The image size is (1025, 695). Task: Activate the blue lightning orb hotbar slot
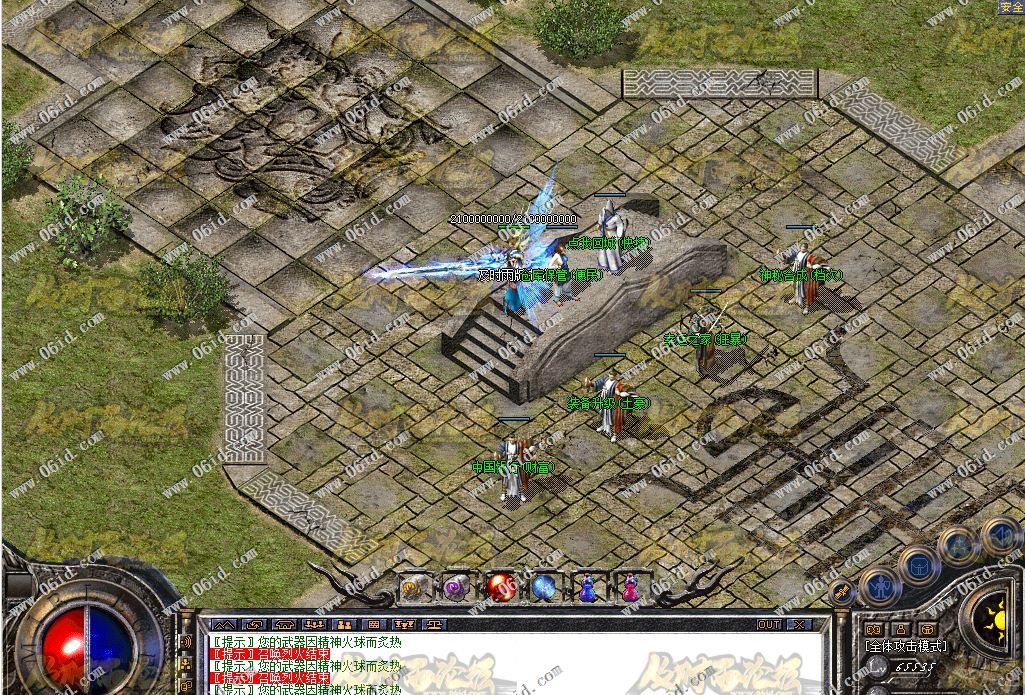(544, 587)
